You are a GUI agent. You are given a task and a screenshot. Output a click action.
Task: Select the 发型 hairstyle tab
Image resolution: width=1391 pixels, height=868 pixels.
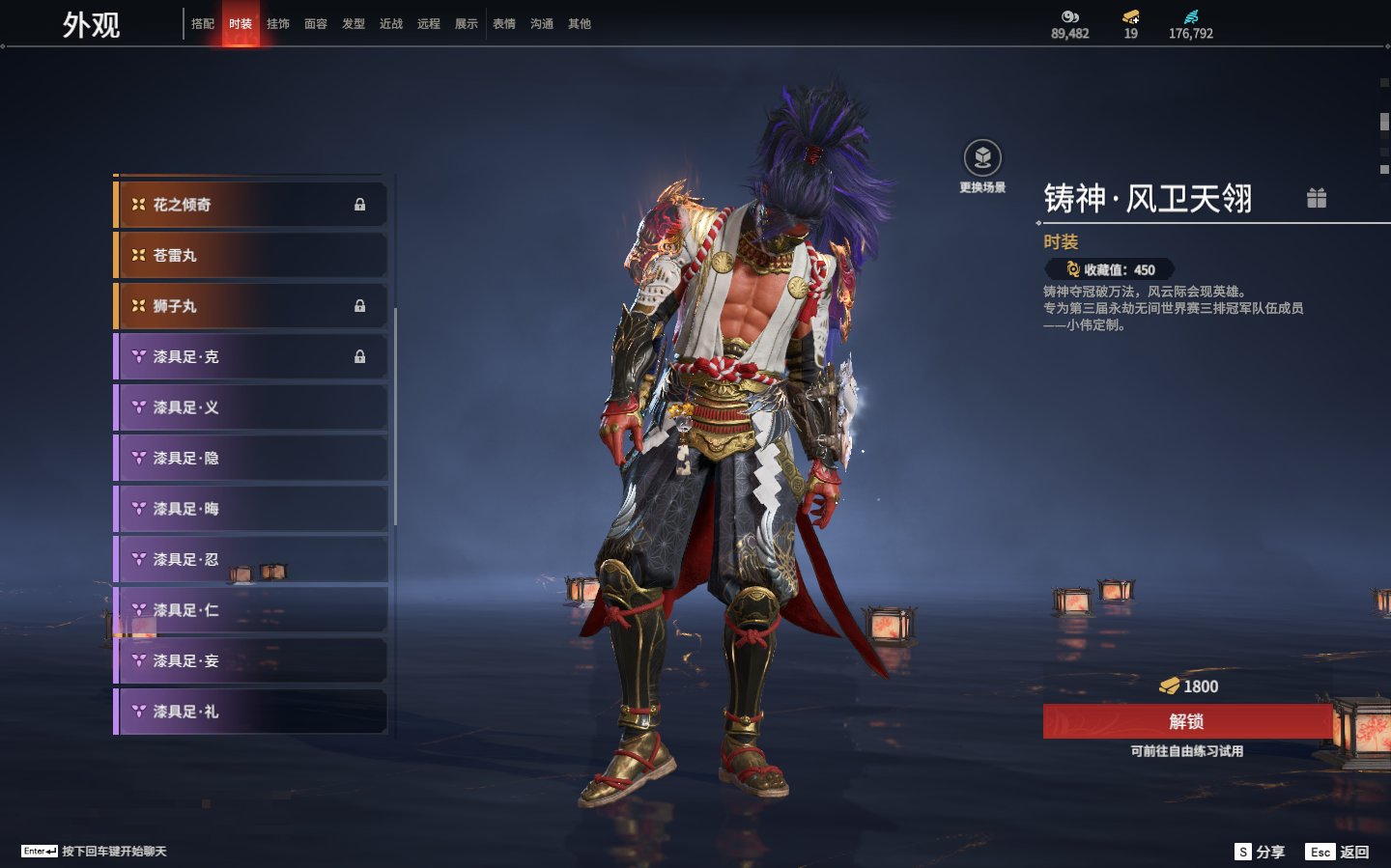point(354,24)
